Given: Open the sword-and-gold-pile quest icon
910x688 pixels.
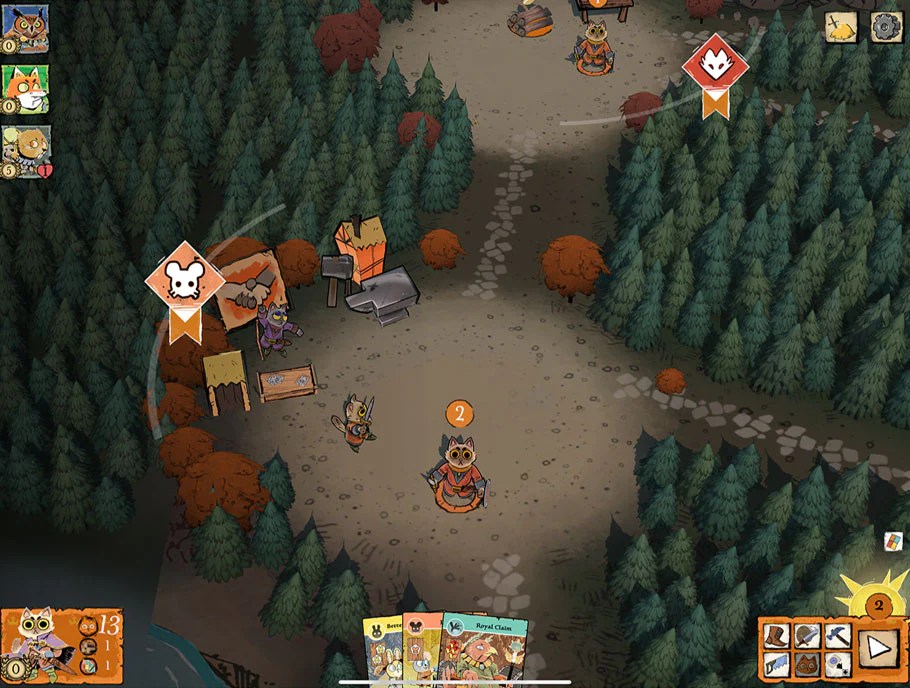Looking at the screenshot, I should tap(842, 27).
